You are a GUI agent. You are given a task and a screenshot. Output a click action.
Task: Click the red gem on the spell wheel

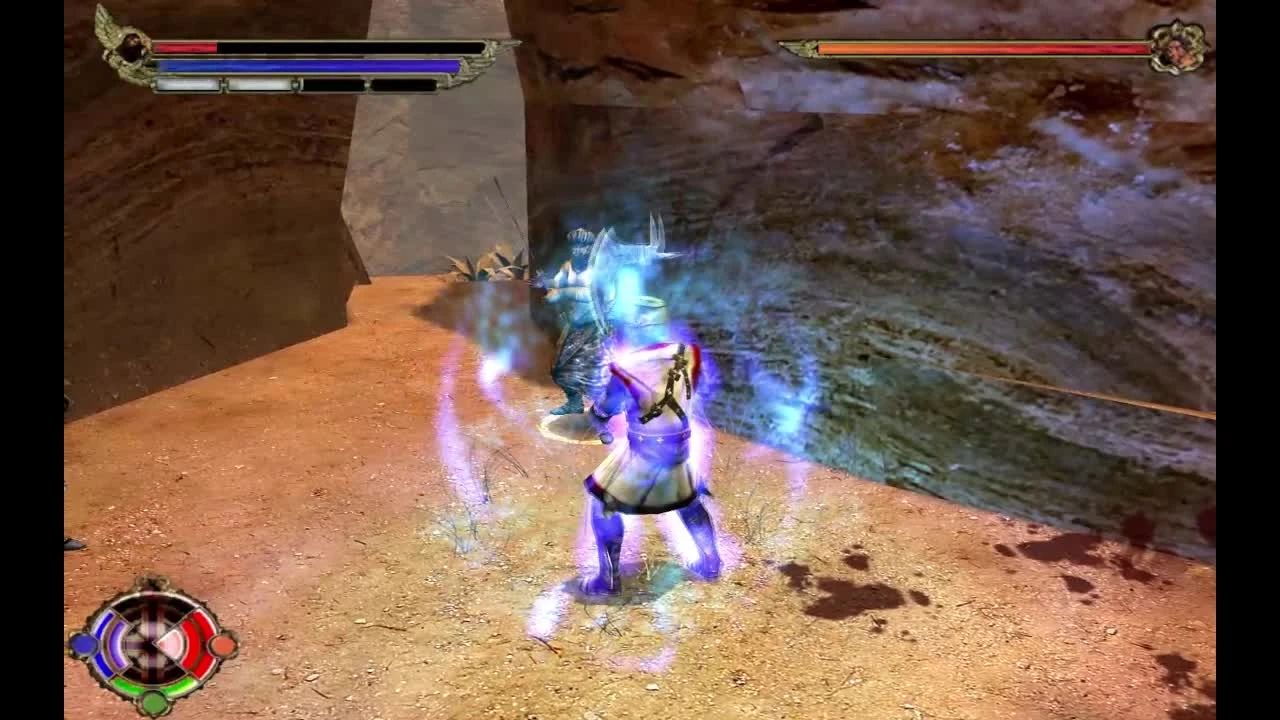(x=221, y=645)
